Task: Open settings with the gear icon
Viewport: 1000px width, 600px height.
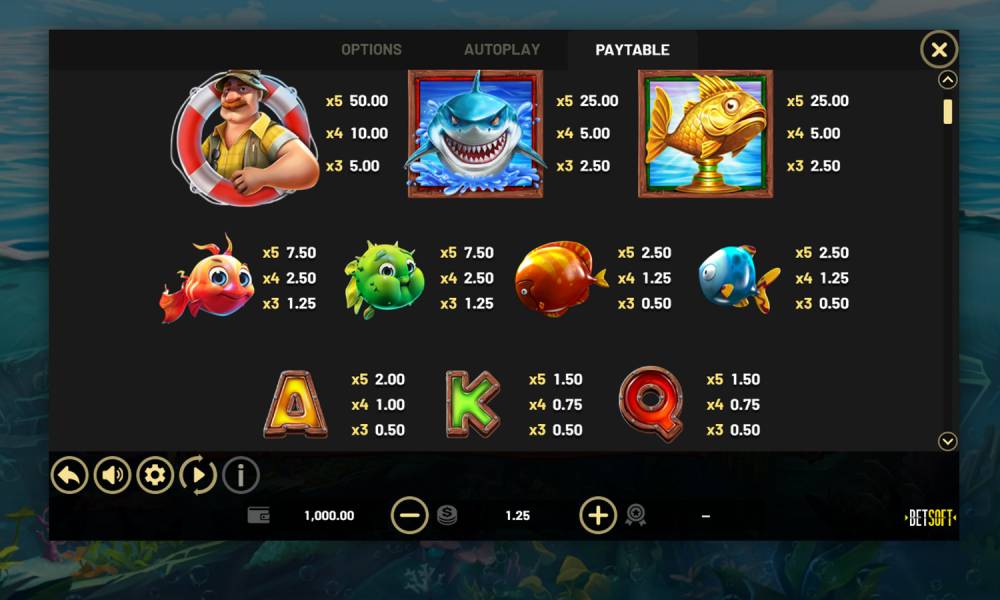Action: point(155,475)
